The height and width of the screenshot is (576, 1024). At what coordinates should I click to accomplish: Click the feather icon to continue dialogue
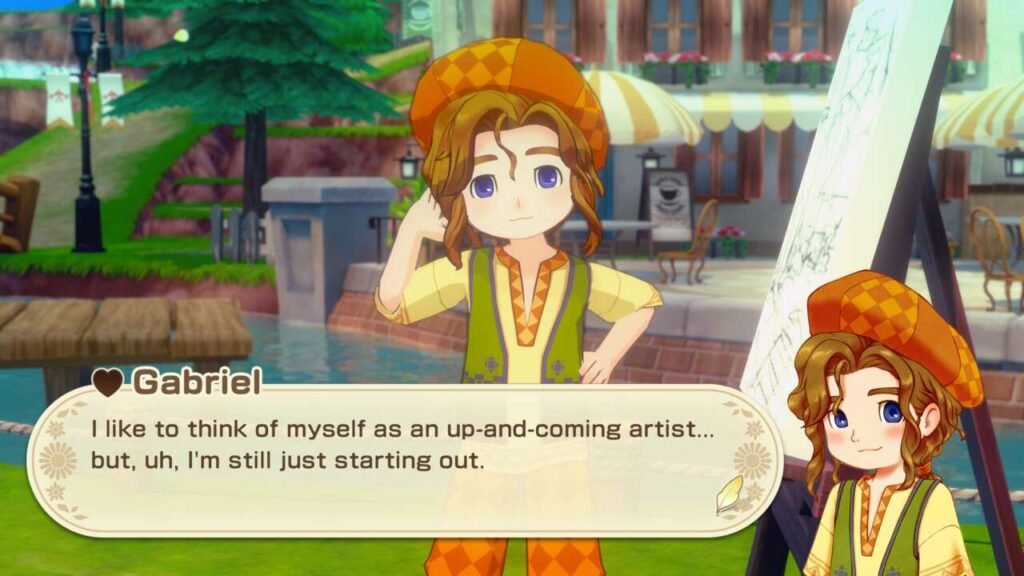tap(729, 494)
